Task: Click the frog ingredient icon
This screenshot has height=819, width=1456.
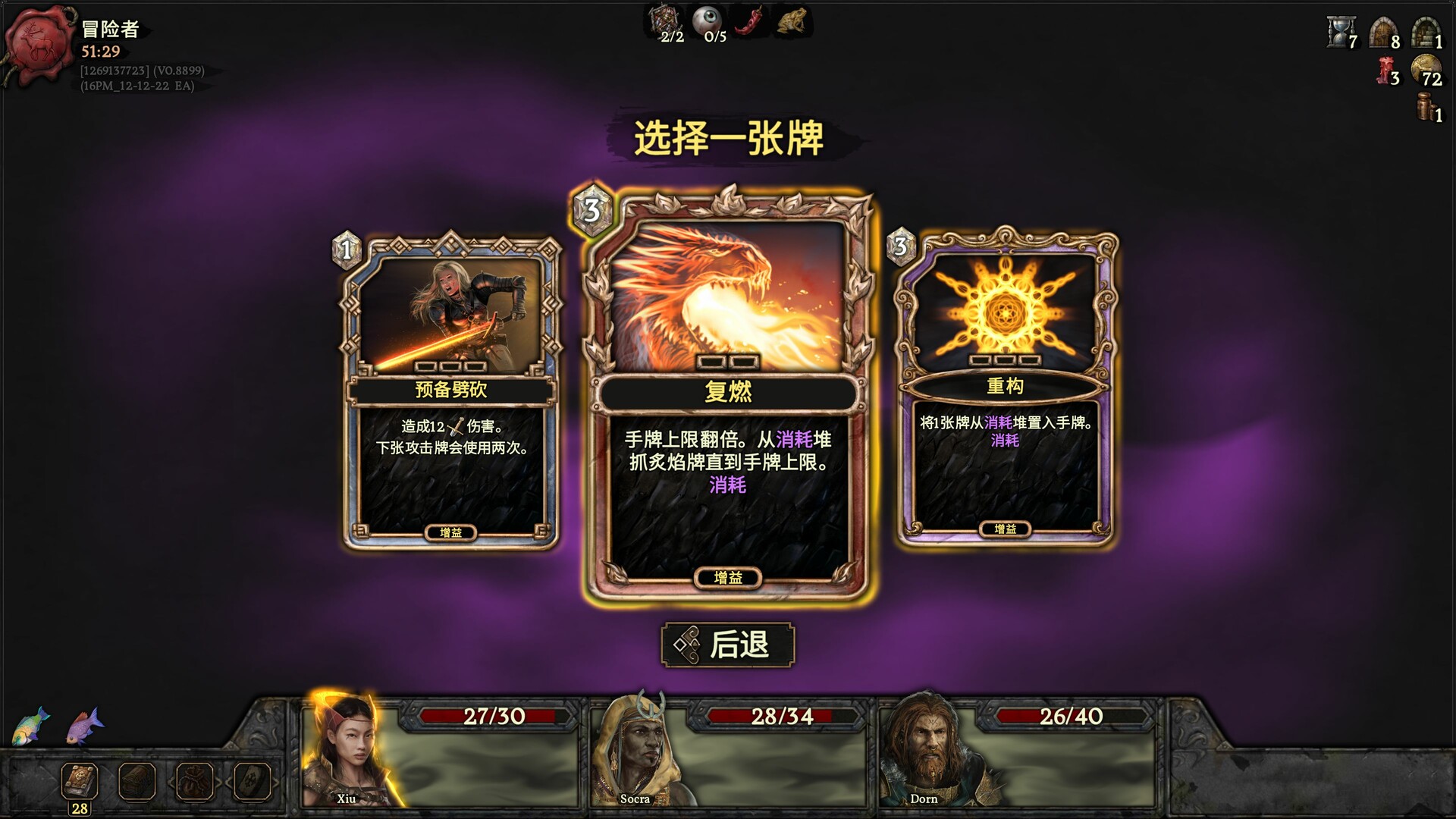Action: click(x=791, y=21)
